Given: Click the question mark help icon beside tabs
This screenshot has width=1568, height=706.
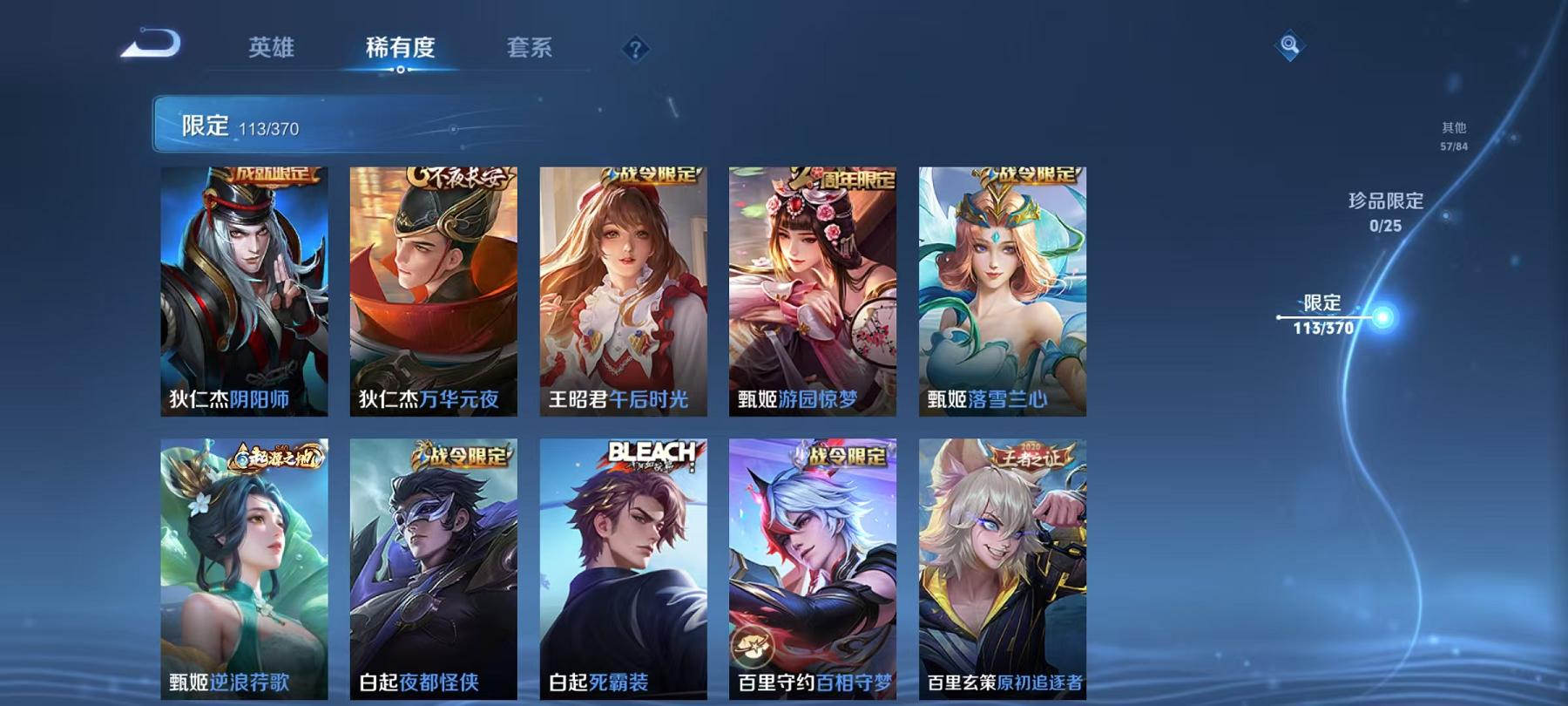Looking at the screenshot, I should click(637, 48).
